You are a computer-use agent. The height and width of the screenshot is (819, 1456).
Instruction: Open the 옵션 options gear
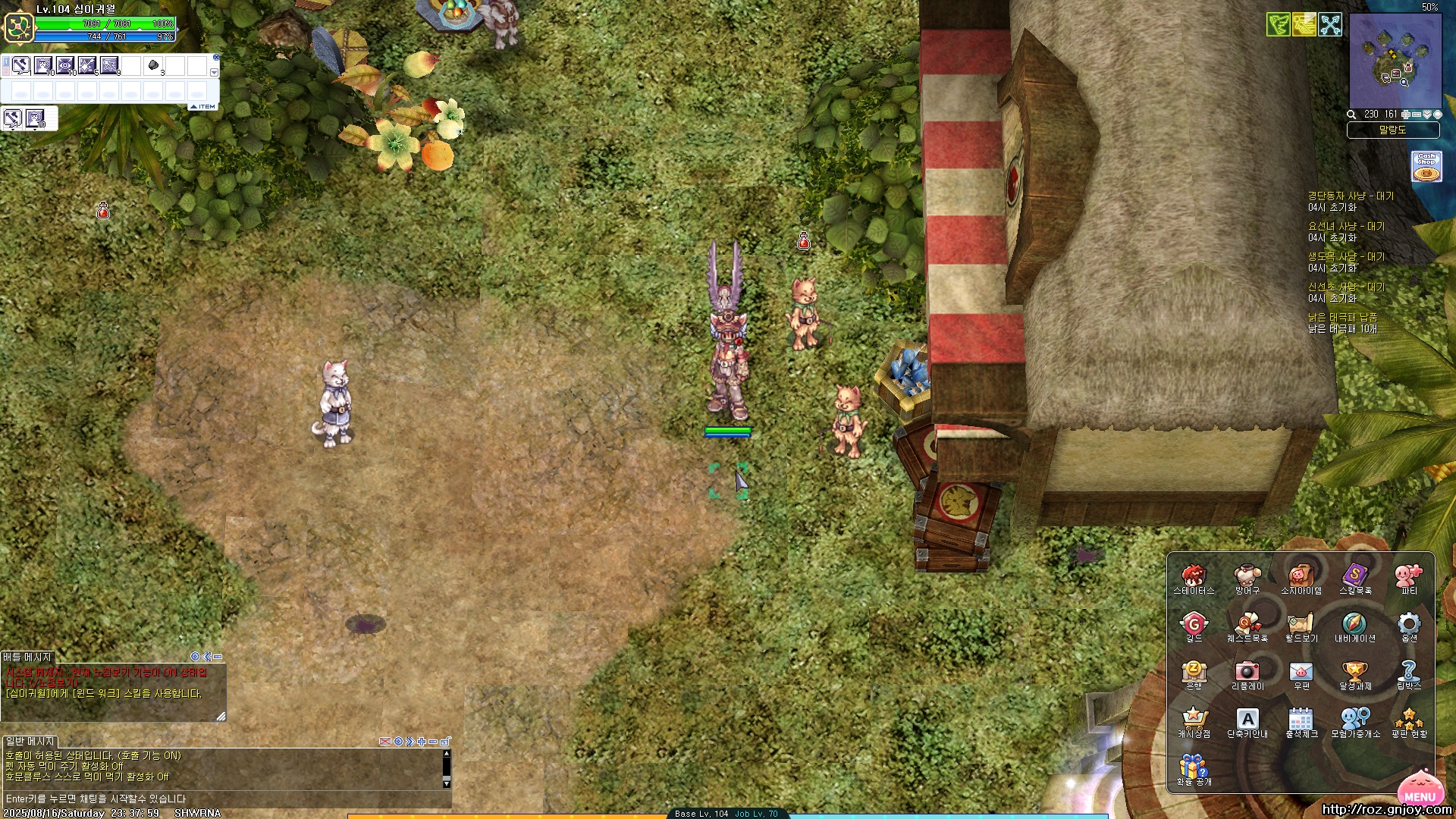pos(1408,624)
